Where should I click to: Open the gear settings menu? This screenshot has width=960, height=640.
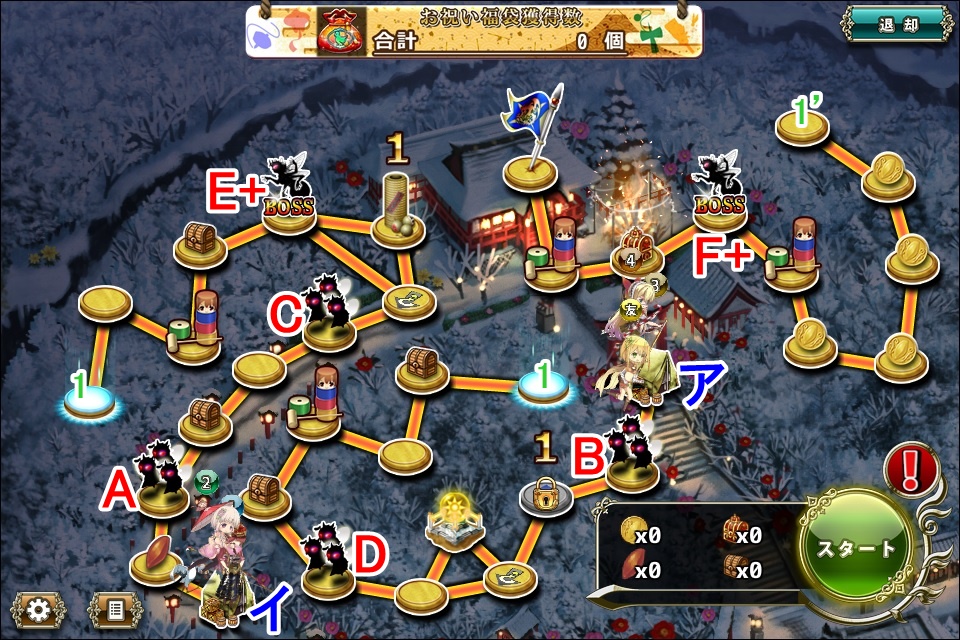(39, 609)
